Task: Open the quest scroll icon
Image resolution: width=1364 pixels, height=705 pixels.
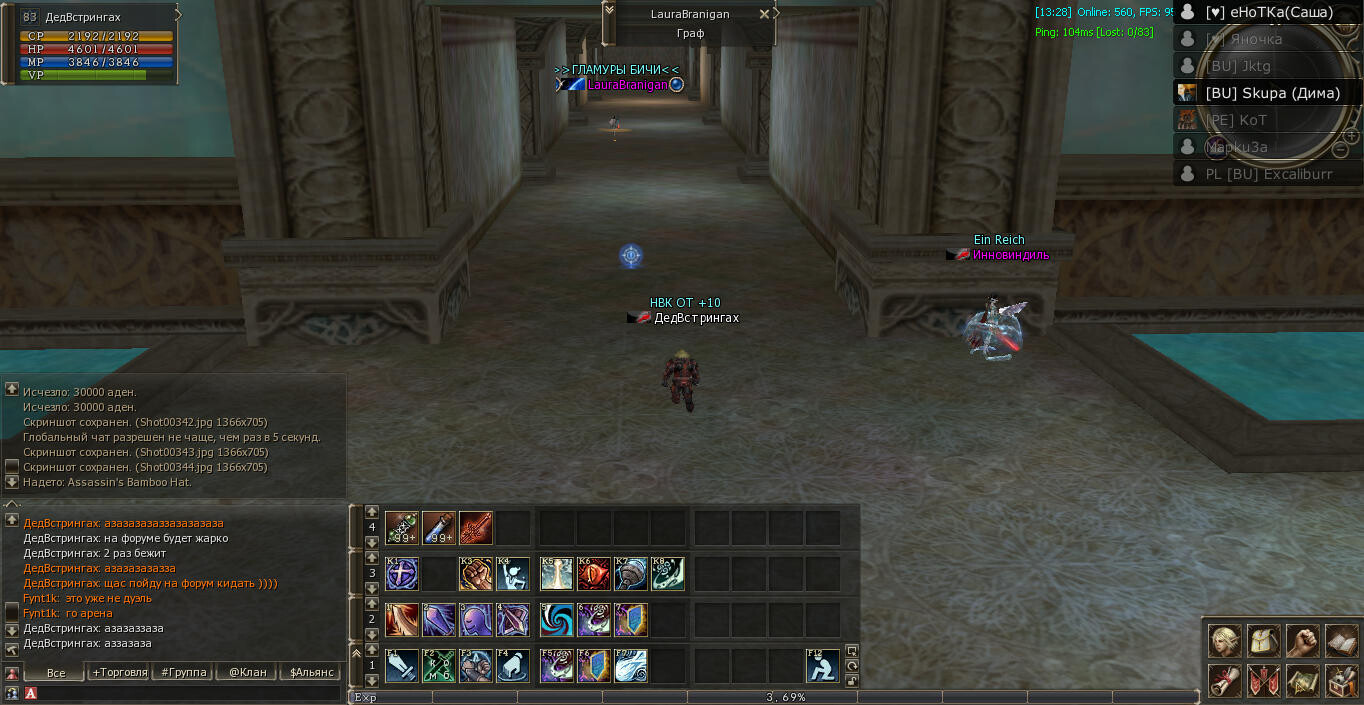Action: click(x=1224, y=680)
